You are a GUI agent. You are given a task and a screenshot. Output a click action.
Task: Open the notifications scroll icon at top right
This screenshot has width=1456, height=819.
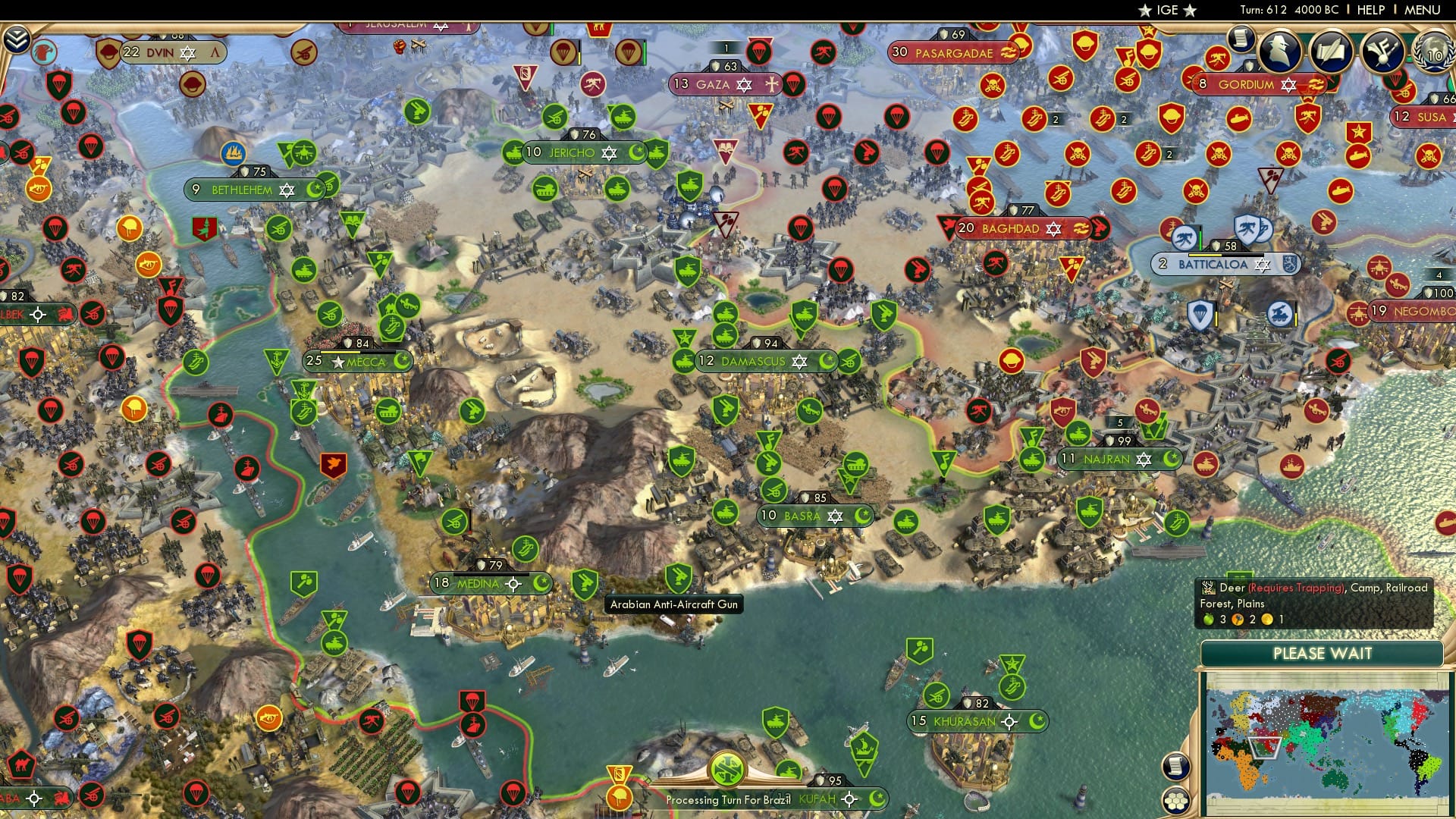tap(1242, 38)
